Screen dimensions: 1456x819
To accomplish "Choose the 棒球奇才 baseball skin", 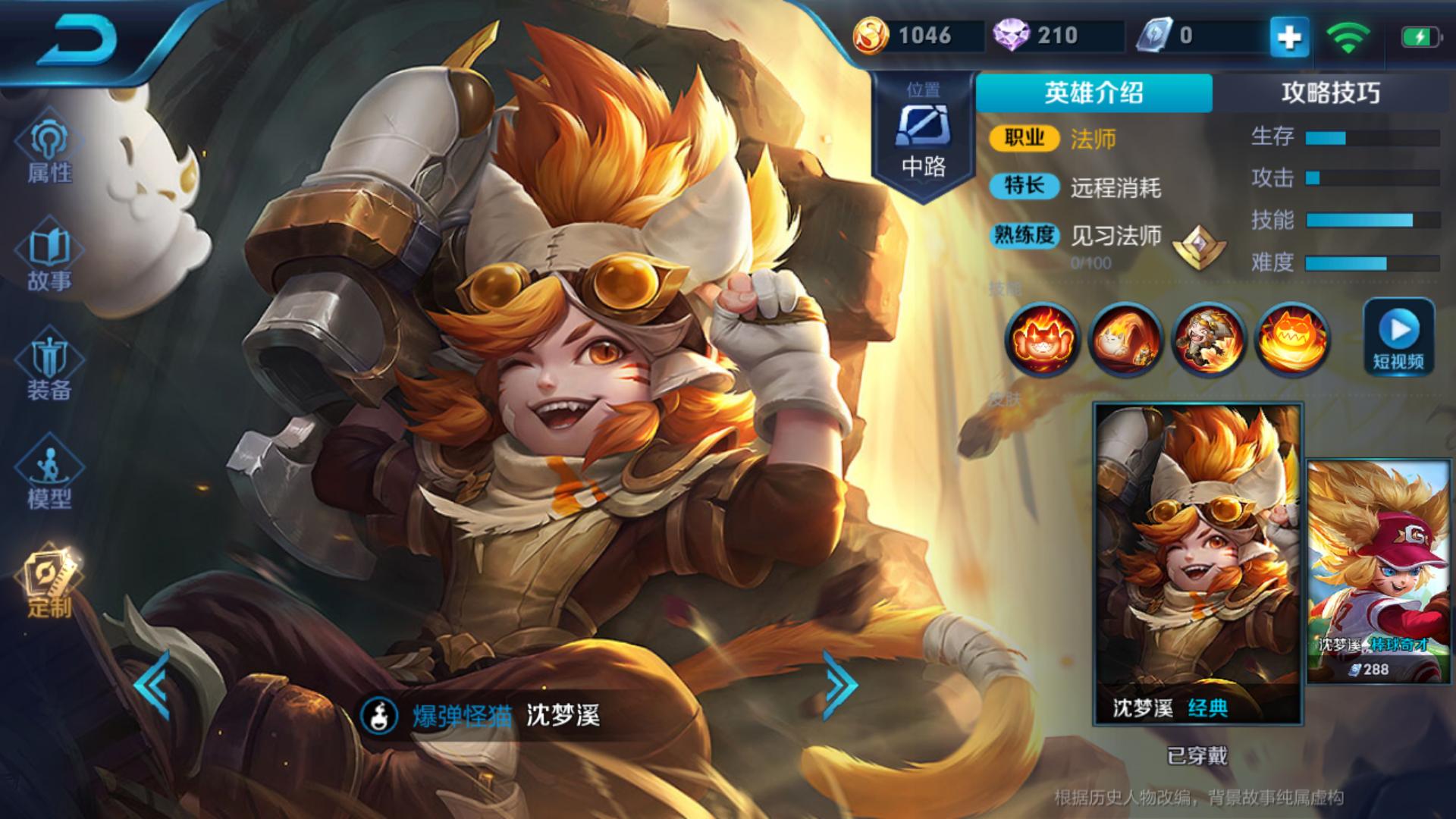I will [x=1377, y=571].
